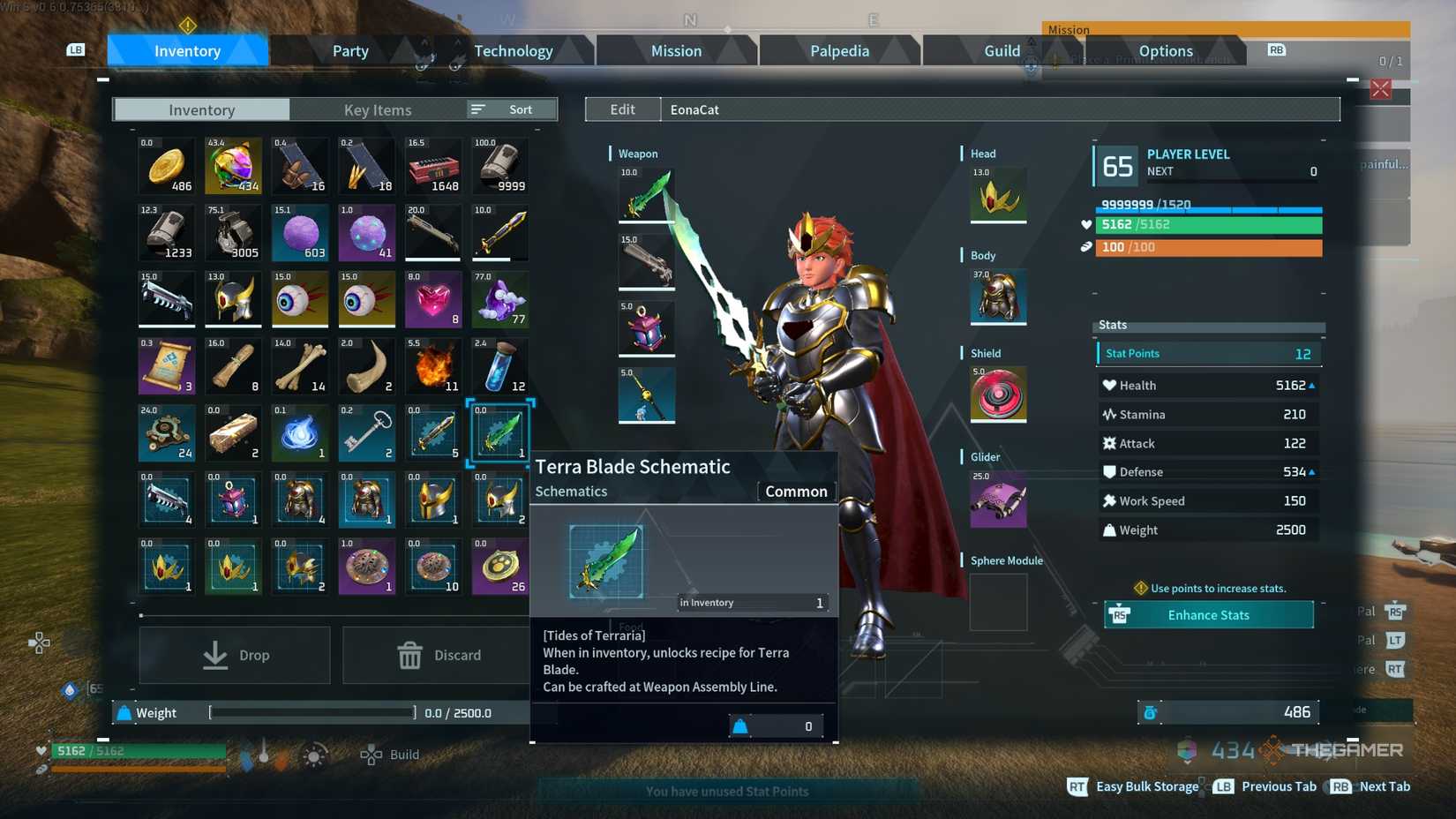Switch to the Party tab
The image size is (1456, 819).
(350, 50)
